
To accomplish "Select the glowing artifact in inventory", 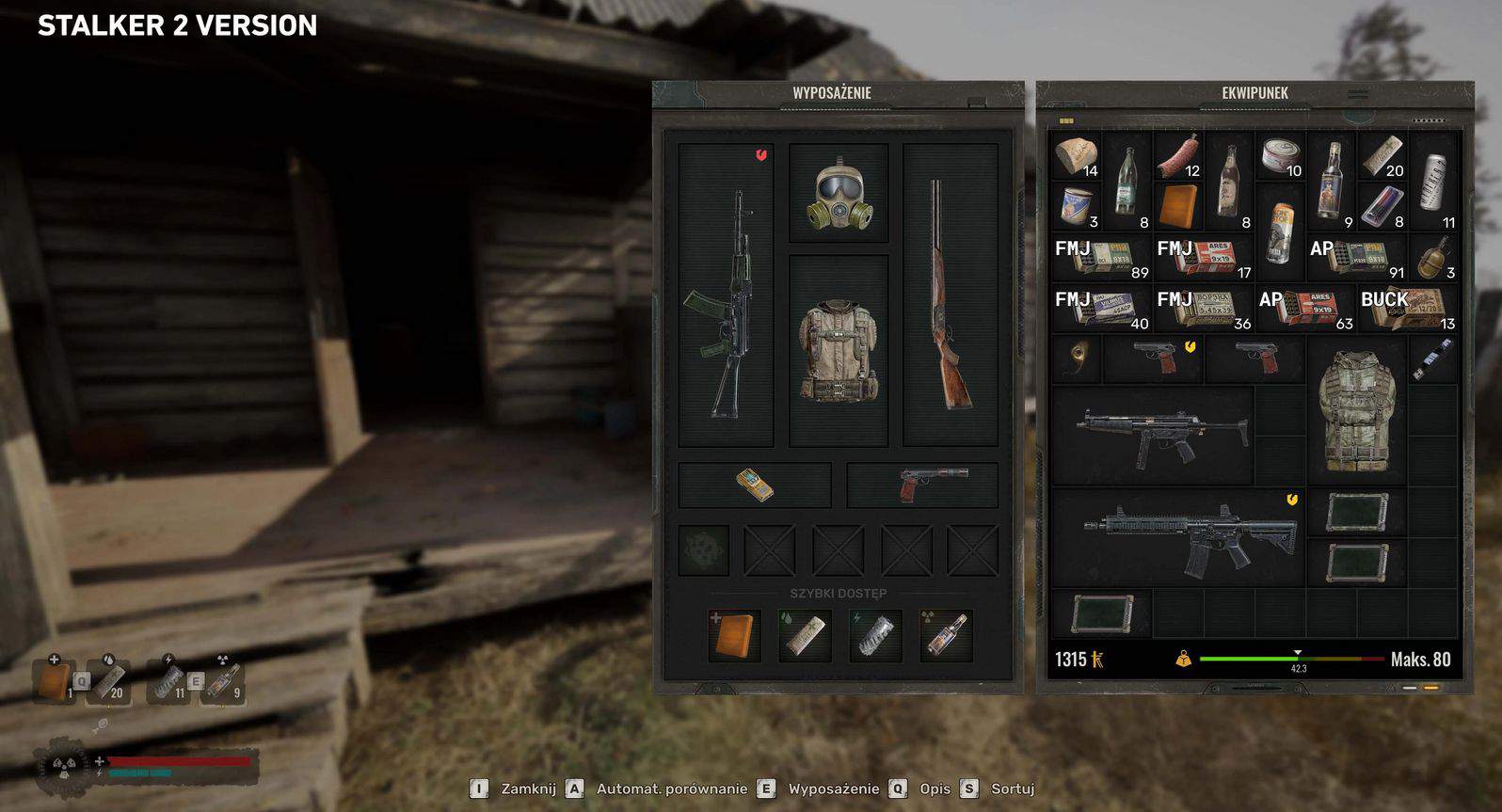I will pos(1076,358).
